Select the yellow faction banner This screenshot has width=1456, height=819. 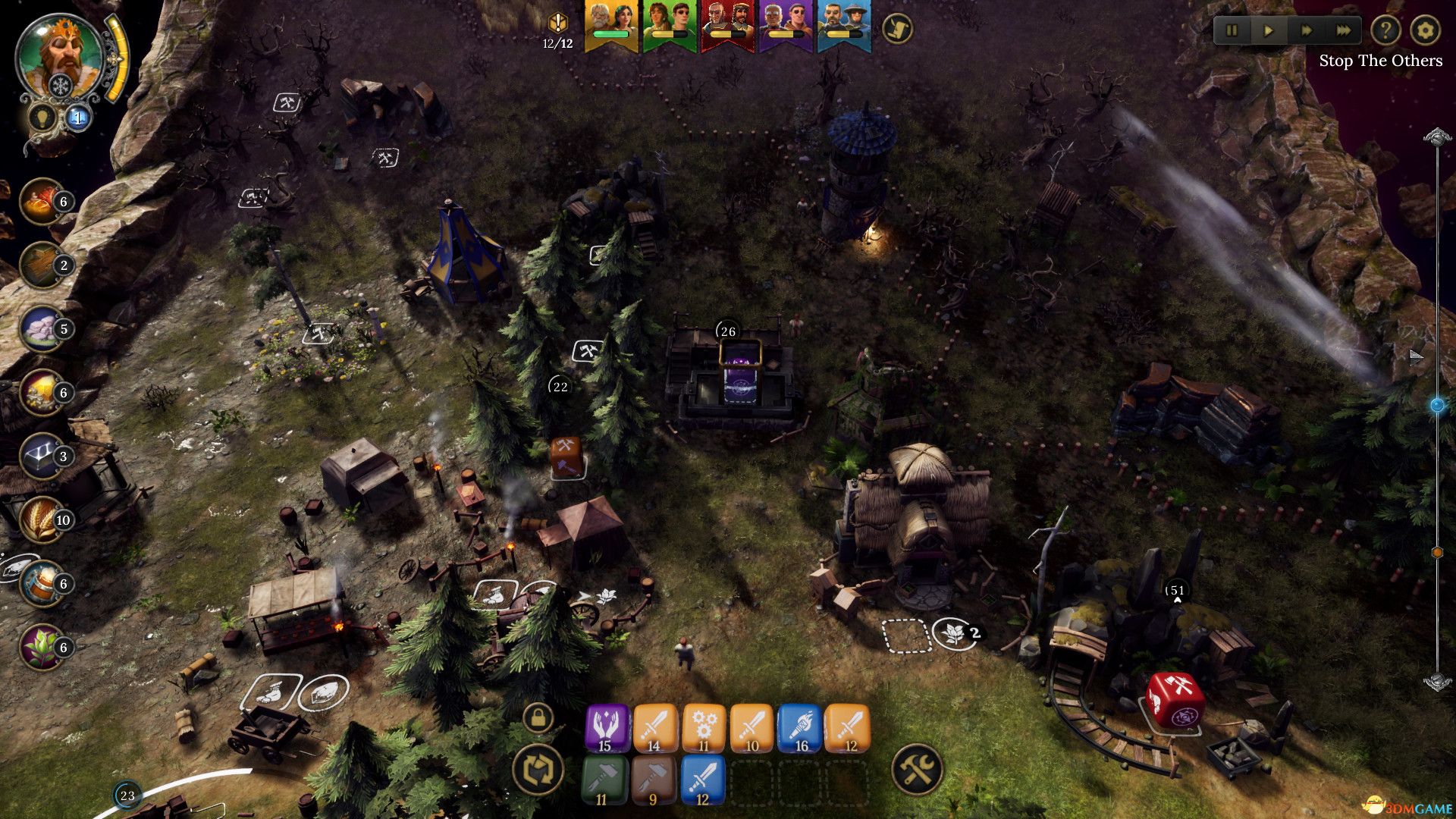(611, 26)
